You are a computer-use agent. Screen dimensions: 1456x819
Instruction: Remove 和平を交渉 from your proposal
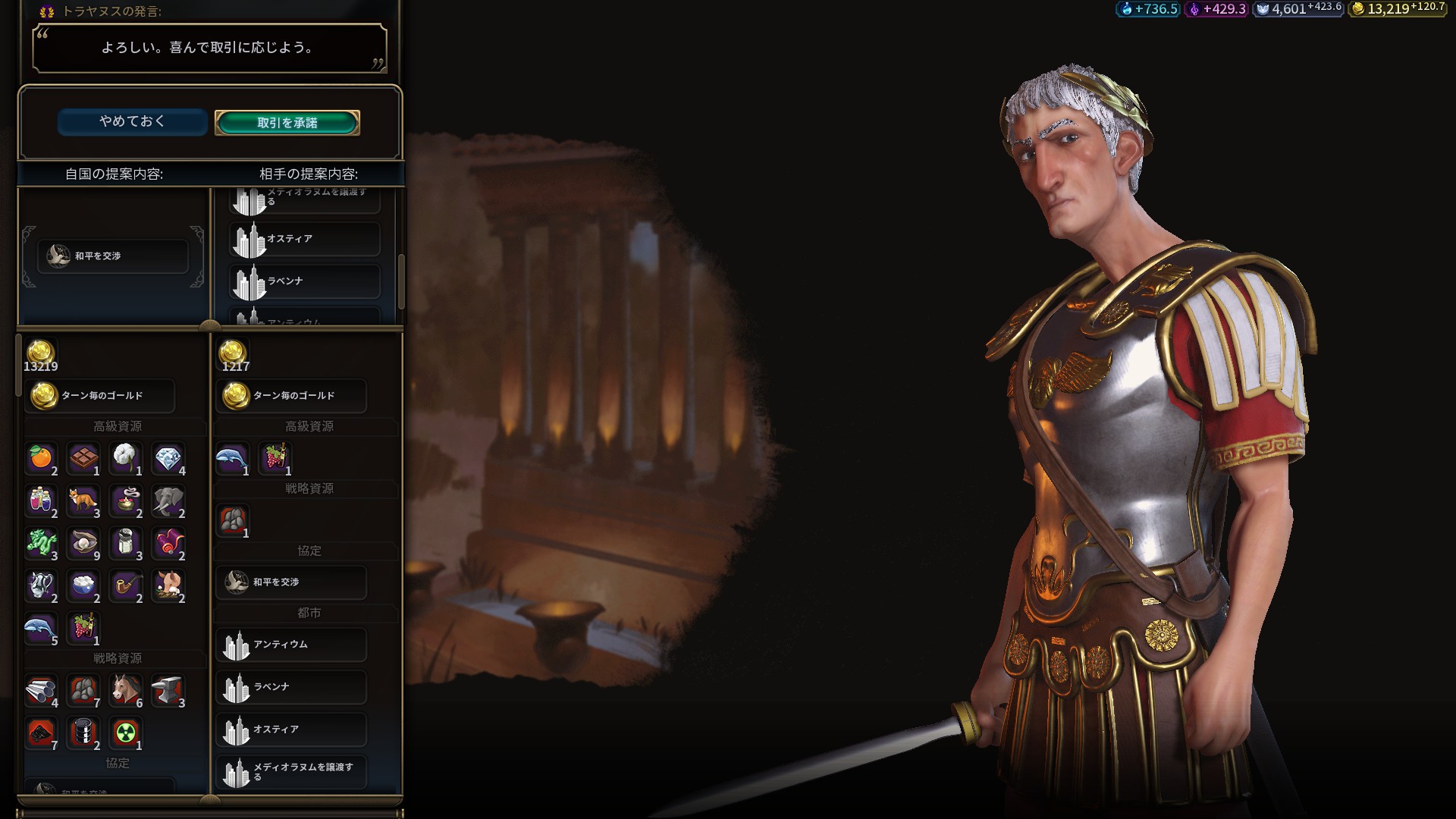coord(113,256)
